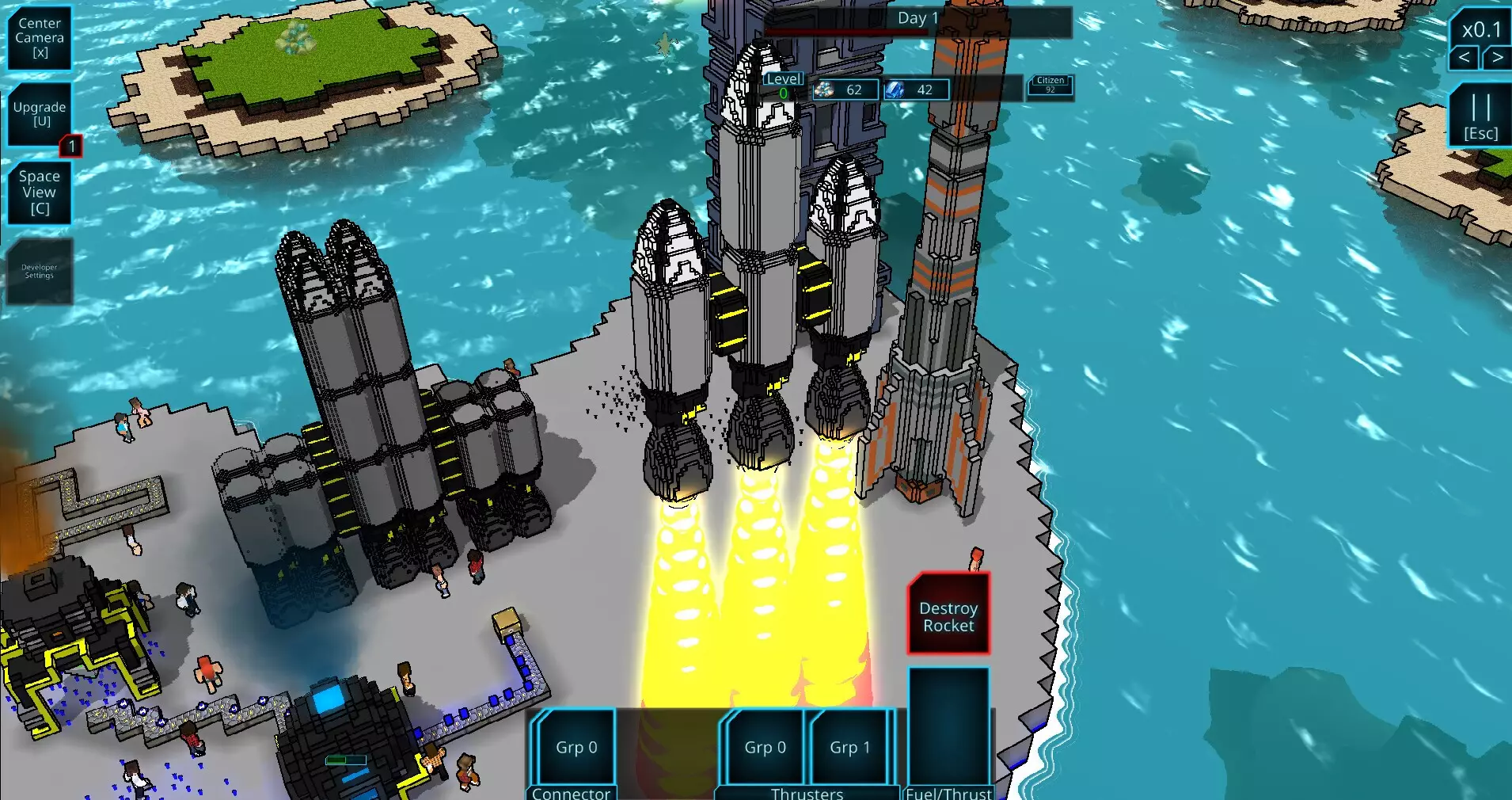This screenshot has width=1512, height=800.
Task: Open Developer Settings
Action: point(39,272)
